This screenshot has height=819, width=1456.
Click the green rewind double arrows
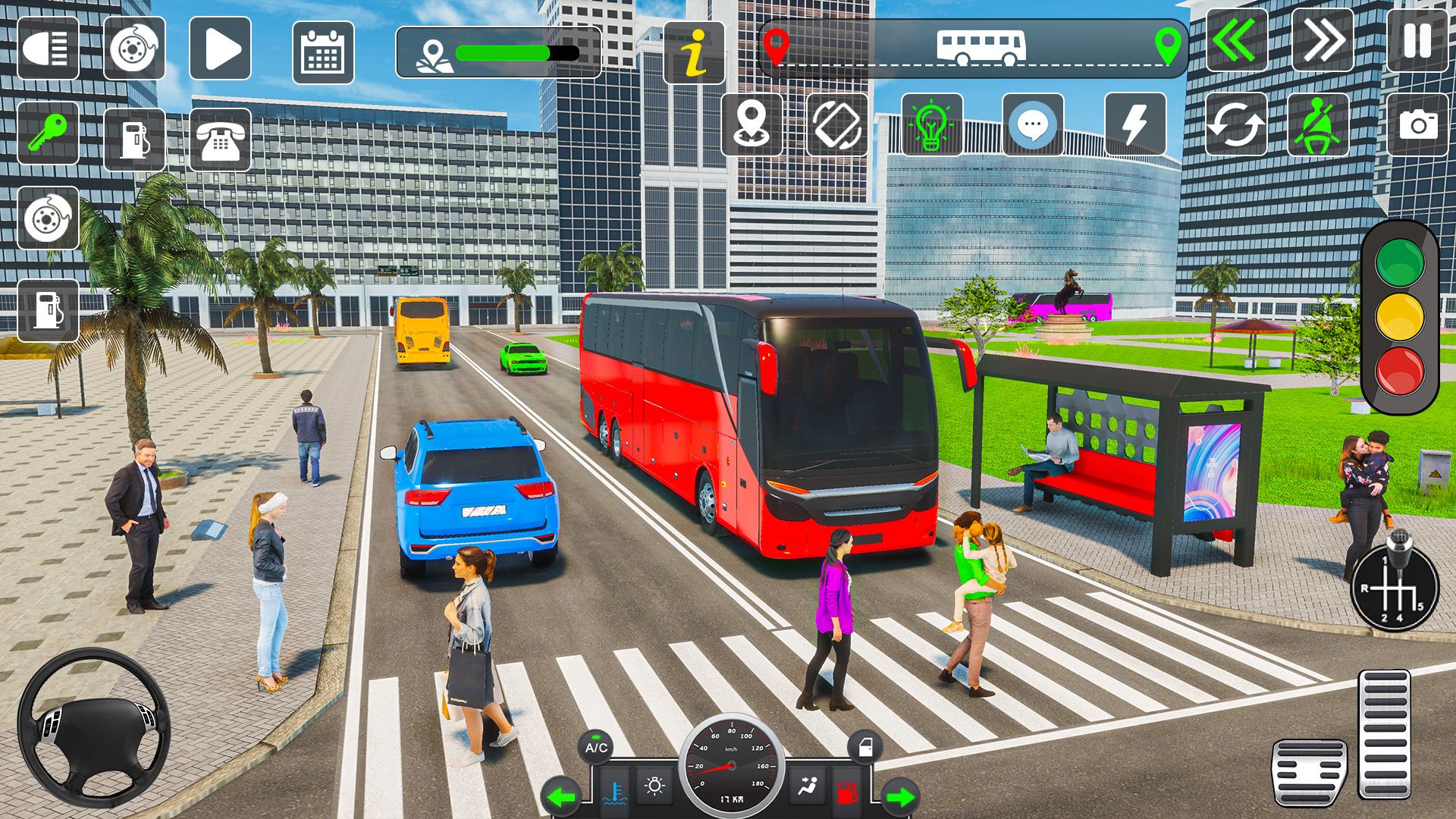coord(1236,41)
